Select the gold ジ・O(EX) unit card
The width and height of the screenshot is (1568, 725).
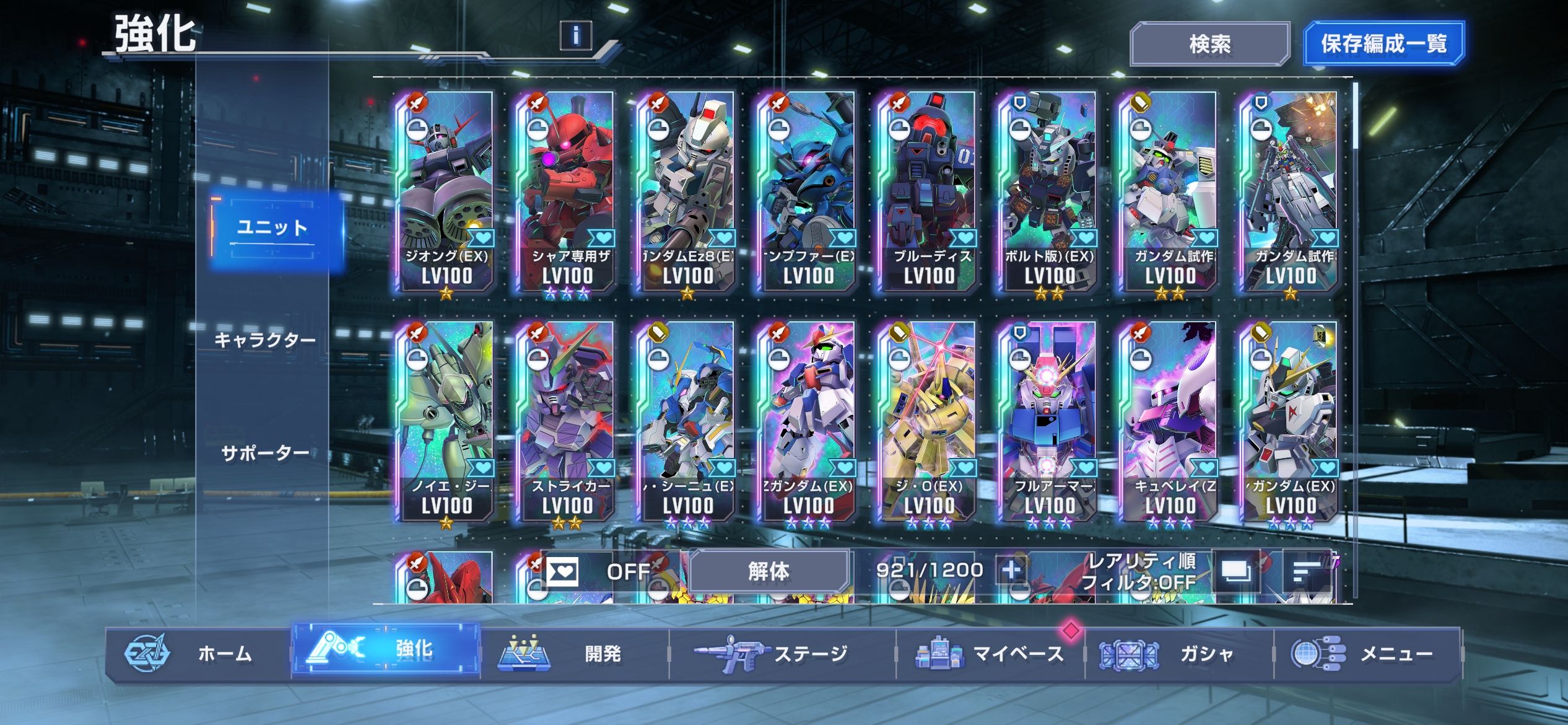coord(928,421)
